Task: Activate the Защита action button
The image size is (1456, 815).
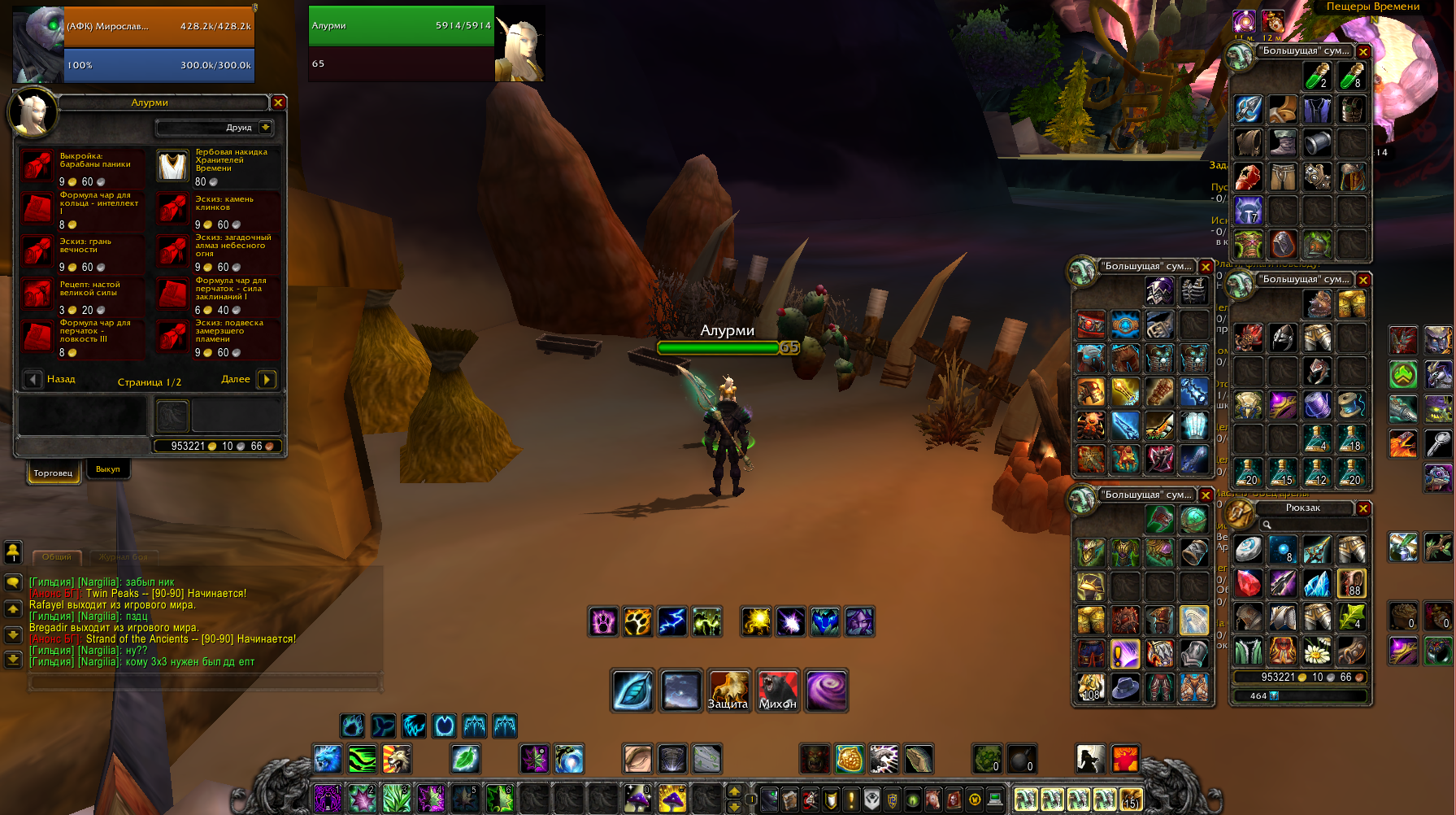Action: (728, 691)
